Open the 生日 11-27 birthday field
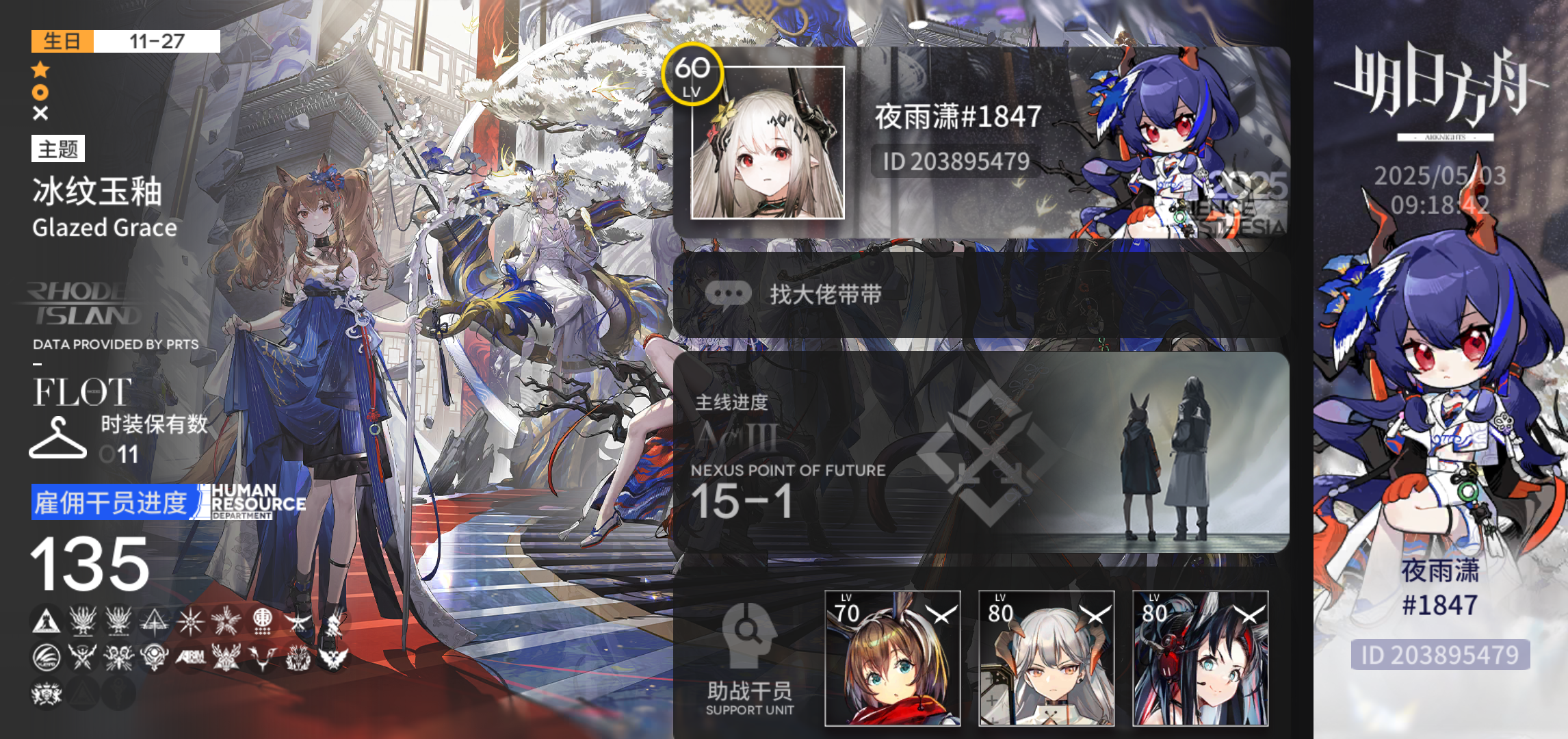 [123, 42]
